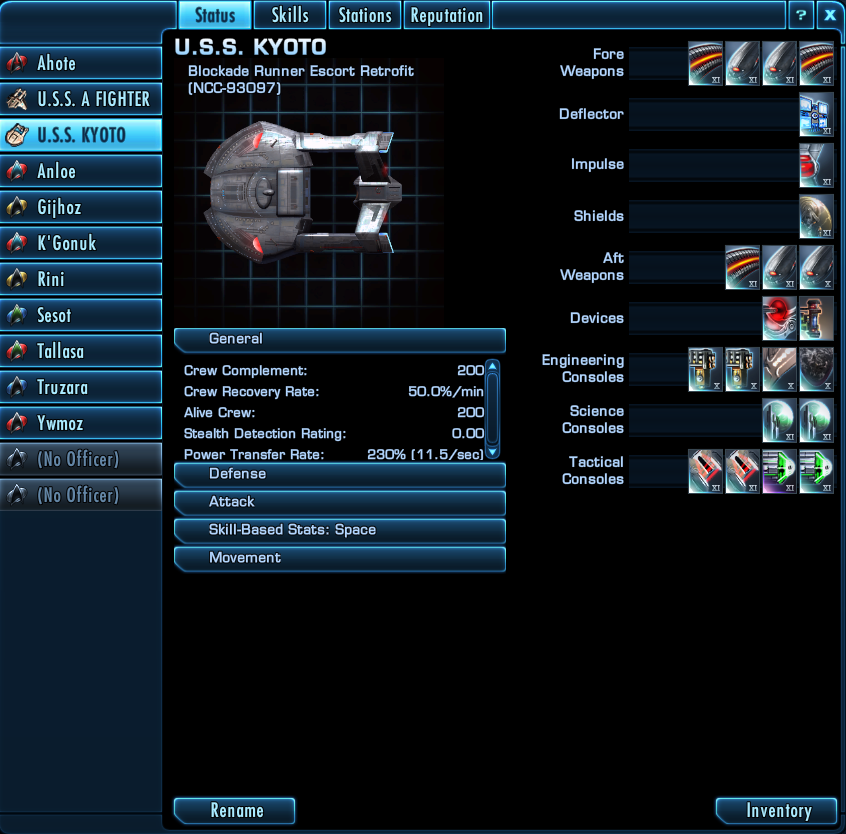This screenshot has height=834, width=846.
Task: Pick K'Gonuk in the officer list
Action: (81, 243)
